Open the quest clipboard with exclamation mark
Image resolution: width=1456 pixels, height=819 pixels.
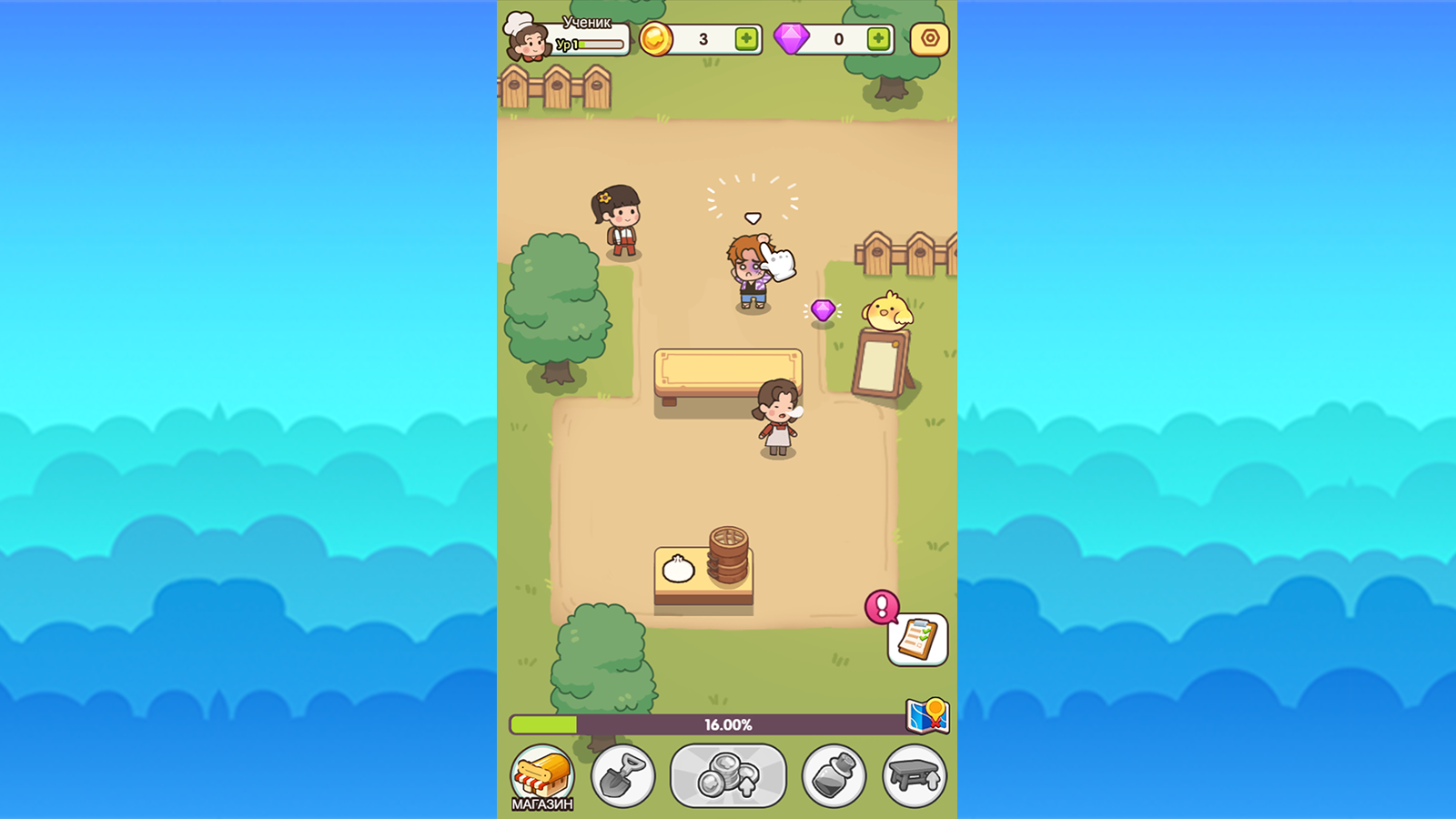pos(918,638)
